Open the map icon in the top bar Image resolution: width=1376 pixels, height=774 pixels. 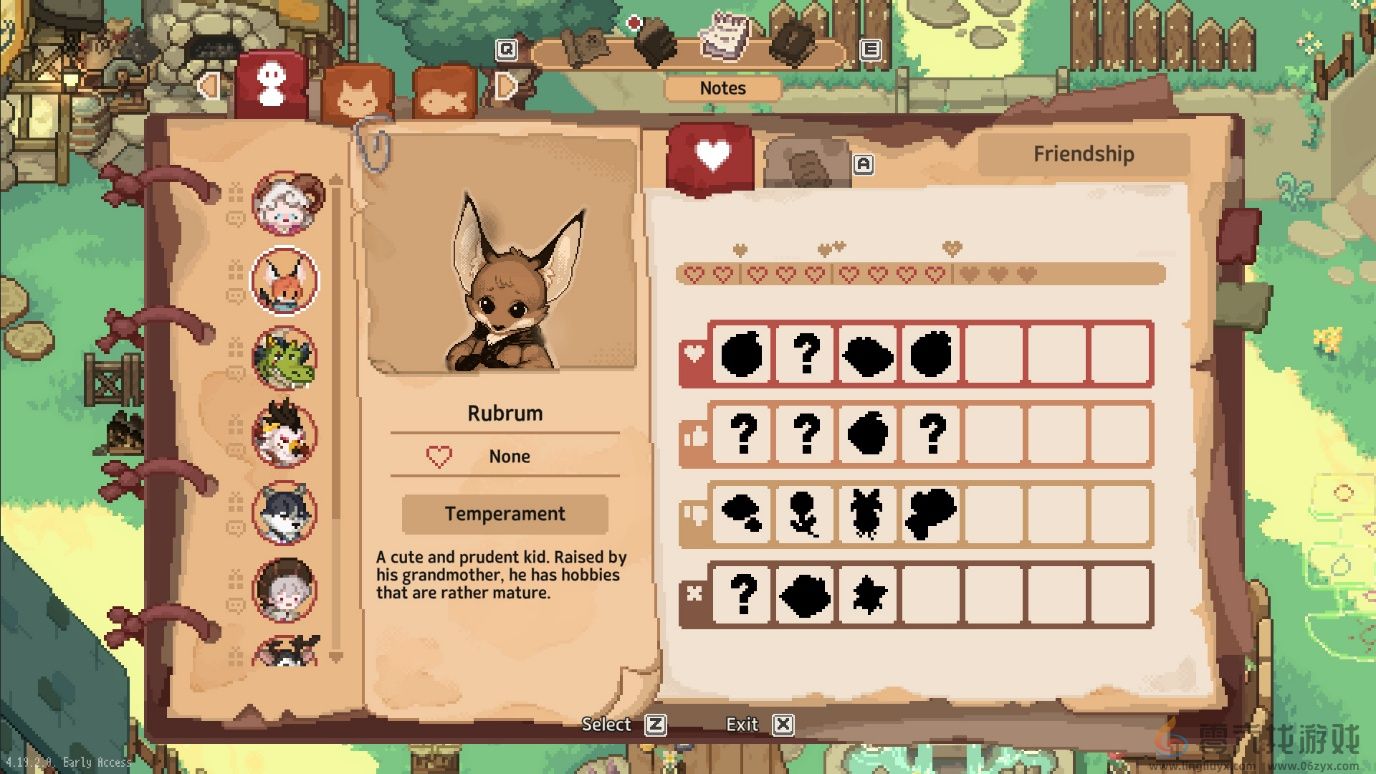[586, 45]
